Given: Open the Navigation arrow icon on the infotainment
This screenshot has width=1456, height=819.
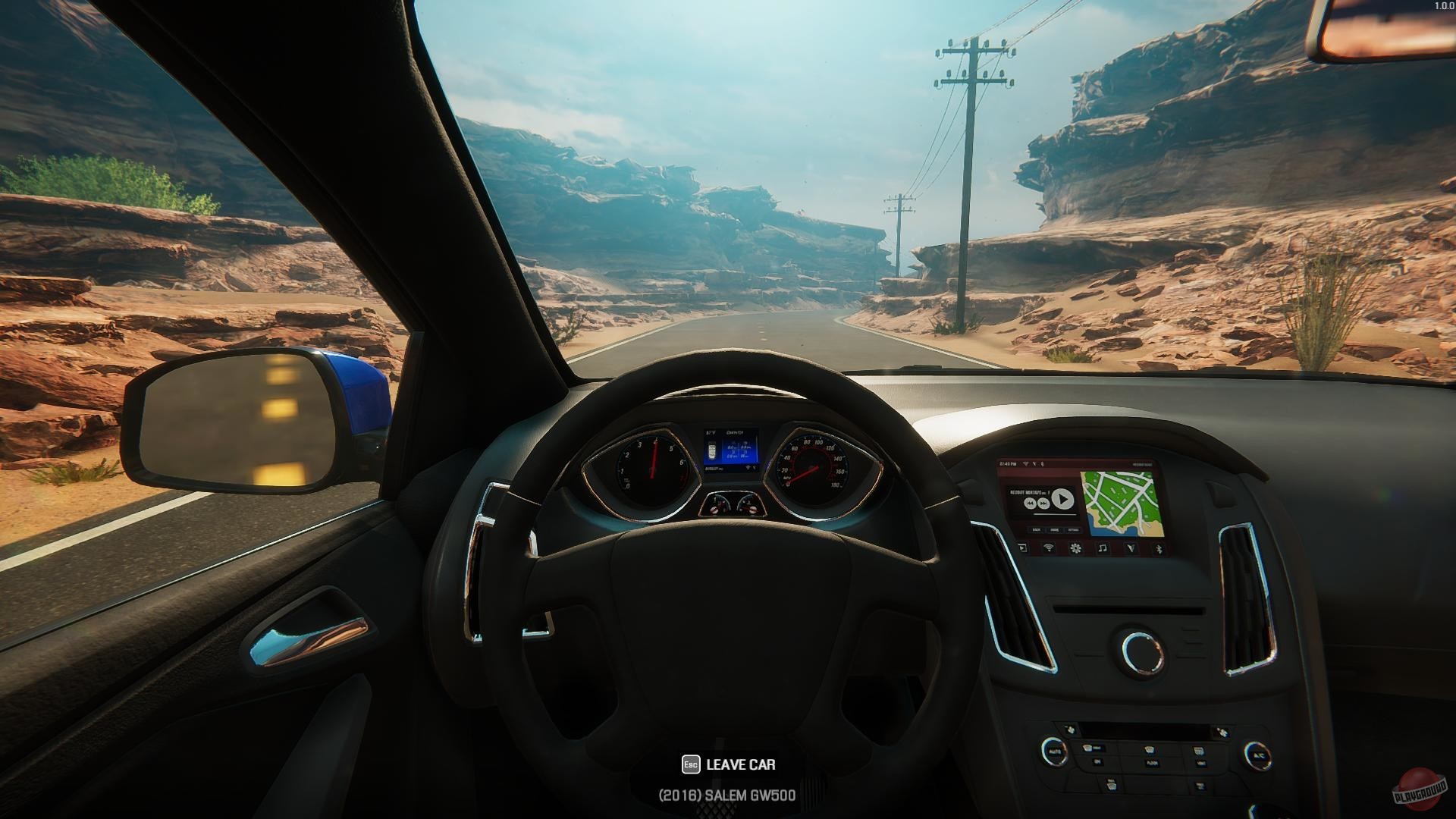Looking at the screenshot, I should click(1131, 548).
